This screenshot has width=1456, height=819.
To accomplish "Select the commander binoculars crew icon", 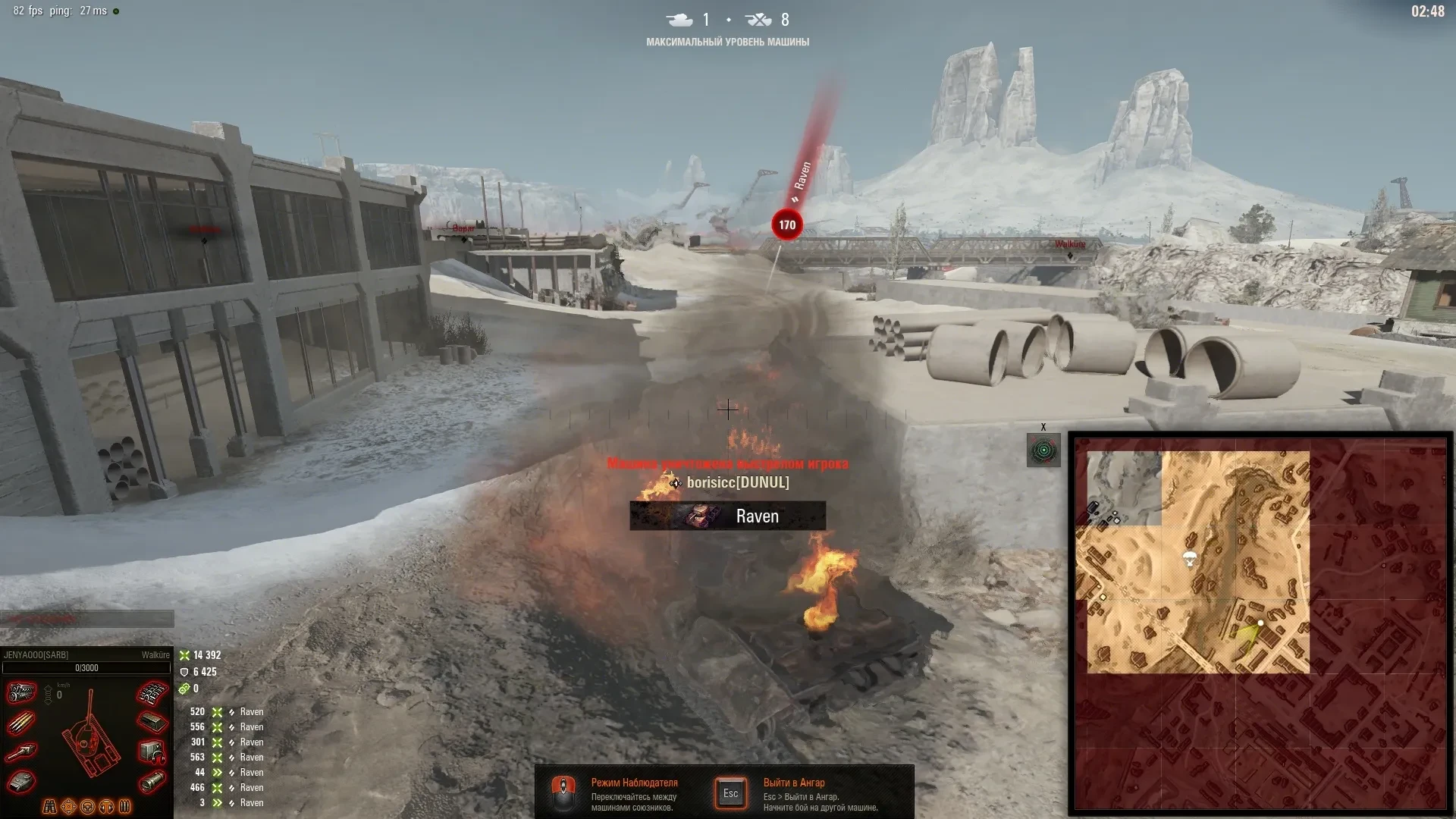I will (x=50, y=806).
